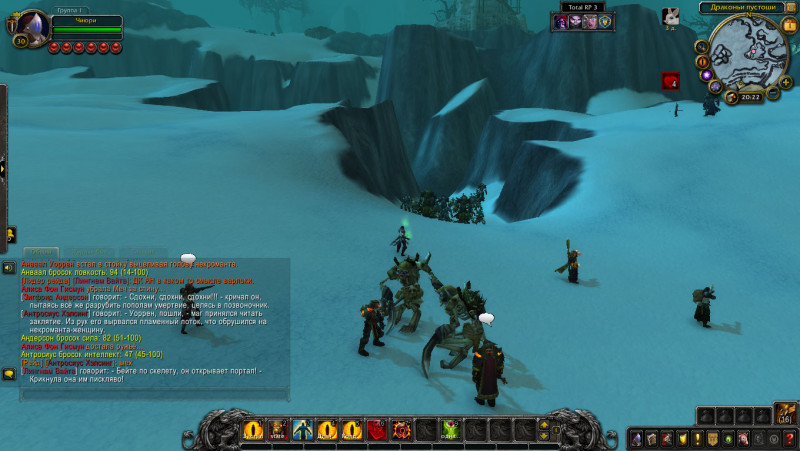Screen dimensions: 800x451
Task: Toggle the chat sound speaker icon
Action: click(x=8, y=268)
